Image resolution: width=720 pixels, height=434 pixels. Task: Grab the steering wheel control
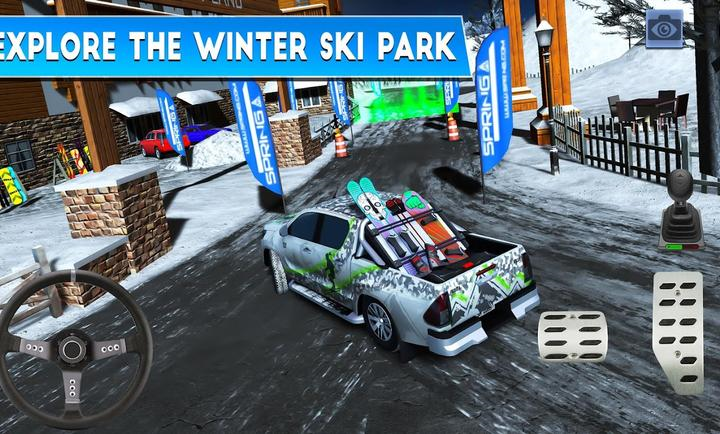click(x=73, y=349)
